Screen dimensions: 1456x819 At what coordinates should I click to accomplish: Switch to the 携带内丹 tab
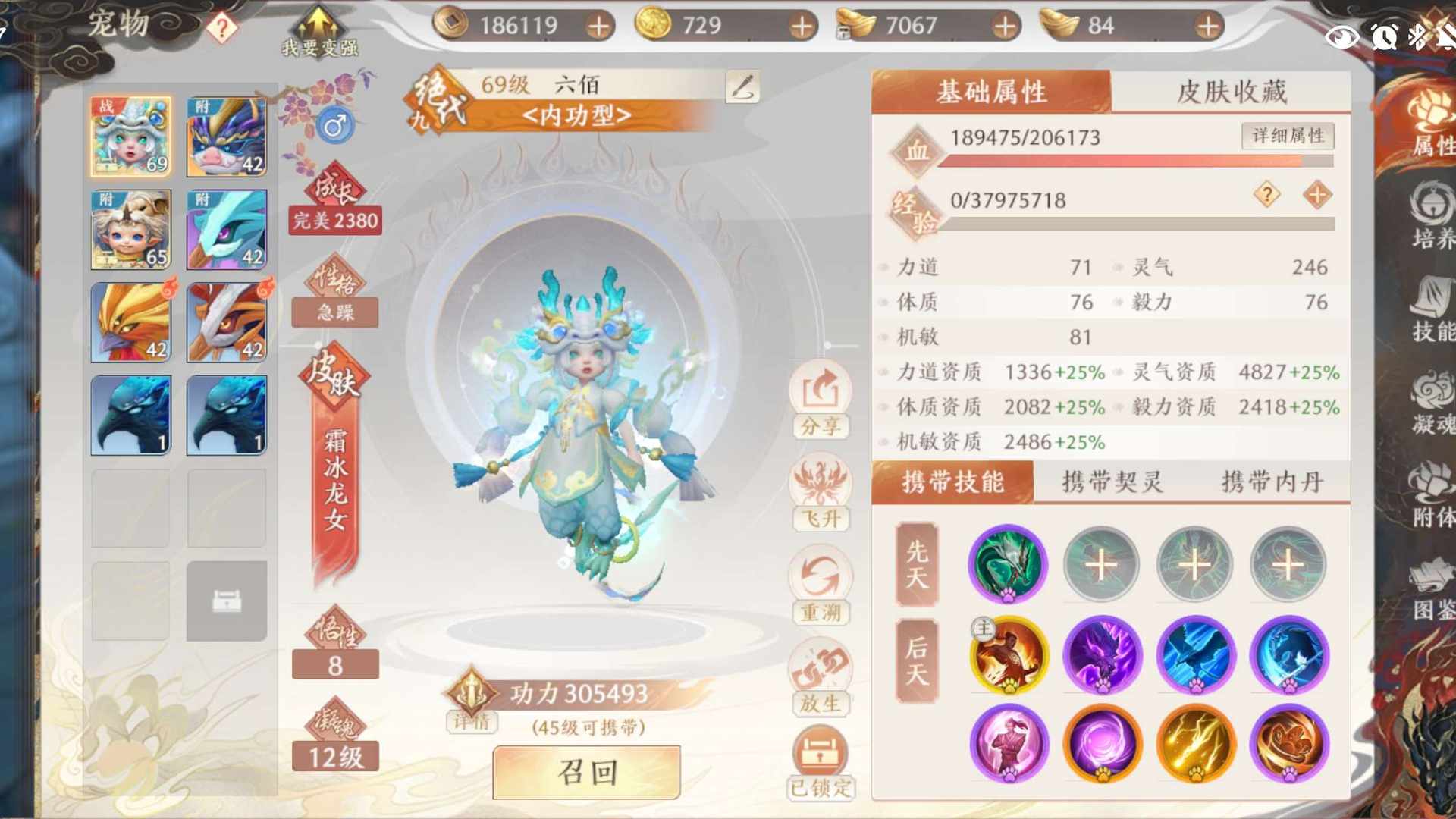pyautogui.click(x=1272, y=482)
